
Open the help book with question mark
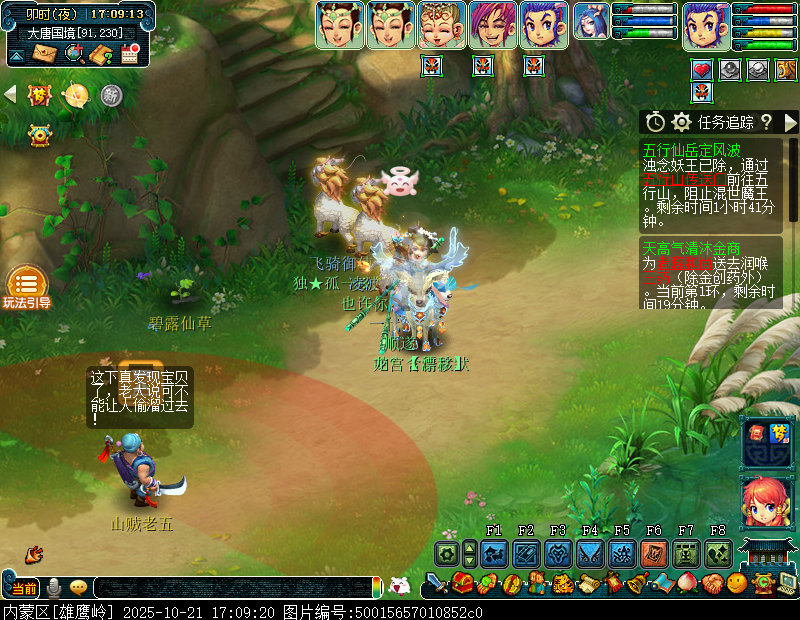pos(101,54)
